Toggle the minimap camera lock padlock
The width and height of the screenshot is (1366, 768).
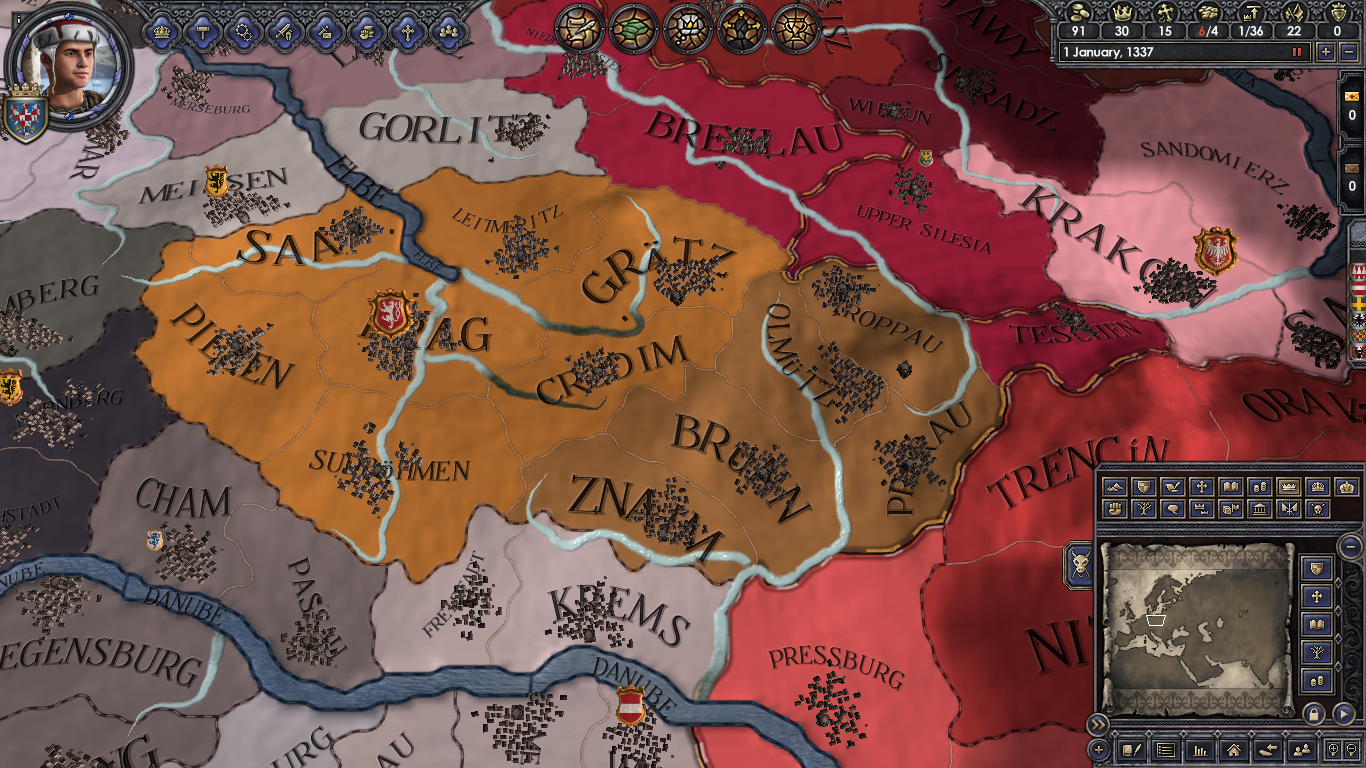click(x=1312, y=713)
